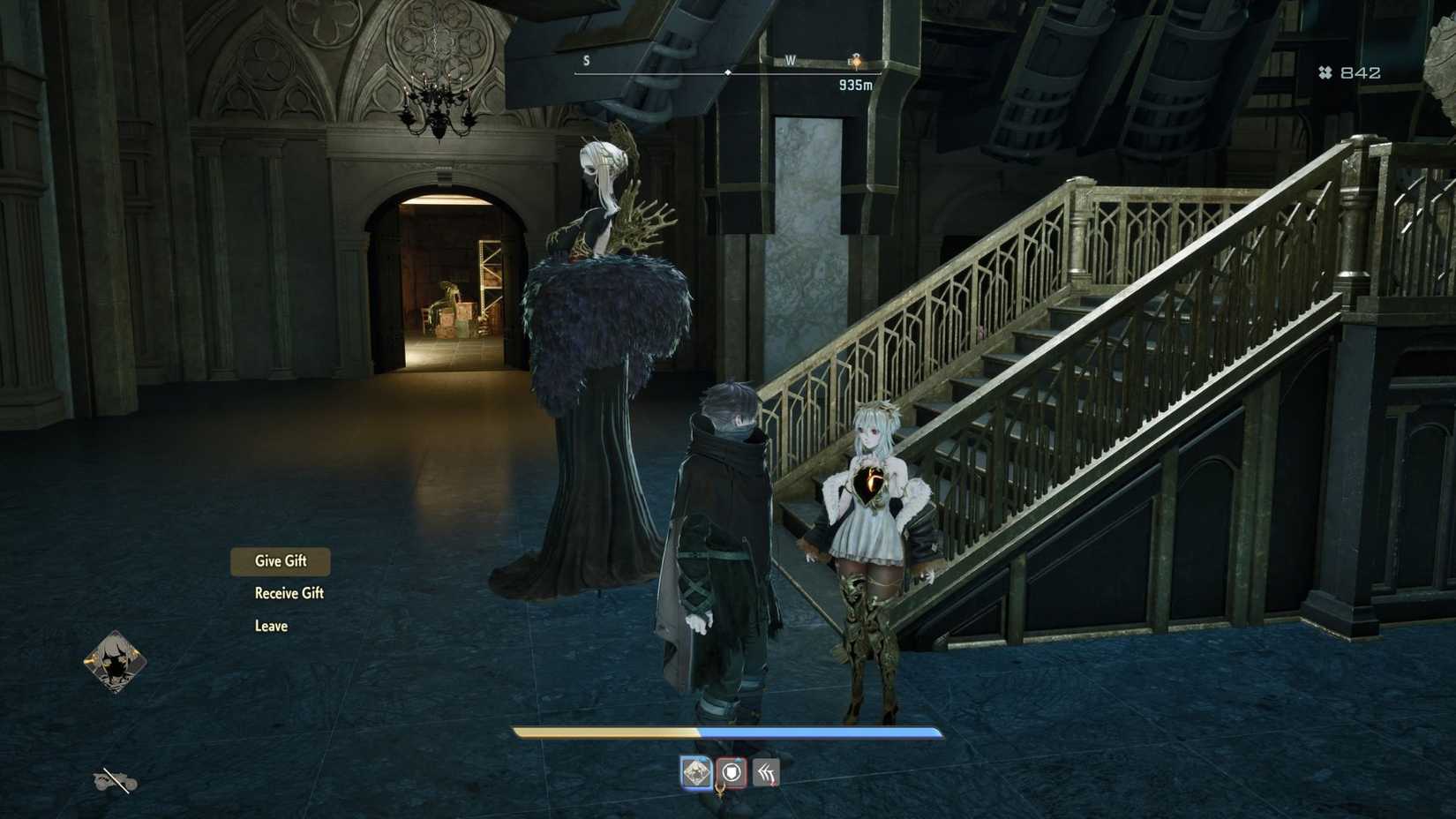1456x819 pixels.
Task: Open the compass E direction marker
Action: click(850, 62)
